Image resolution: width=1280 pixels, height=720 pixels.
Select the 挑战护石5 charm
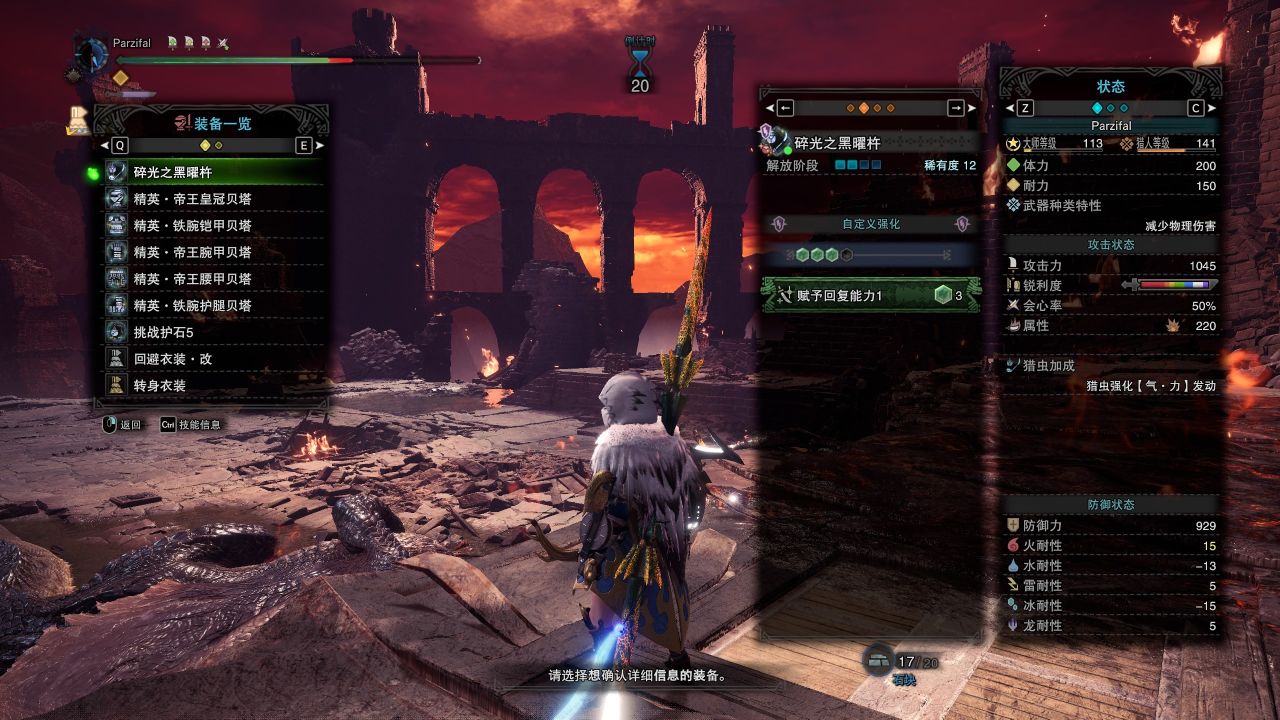click(x=214, y=332)
